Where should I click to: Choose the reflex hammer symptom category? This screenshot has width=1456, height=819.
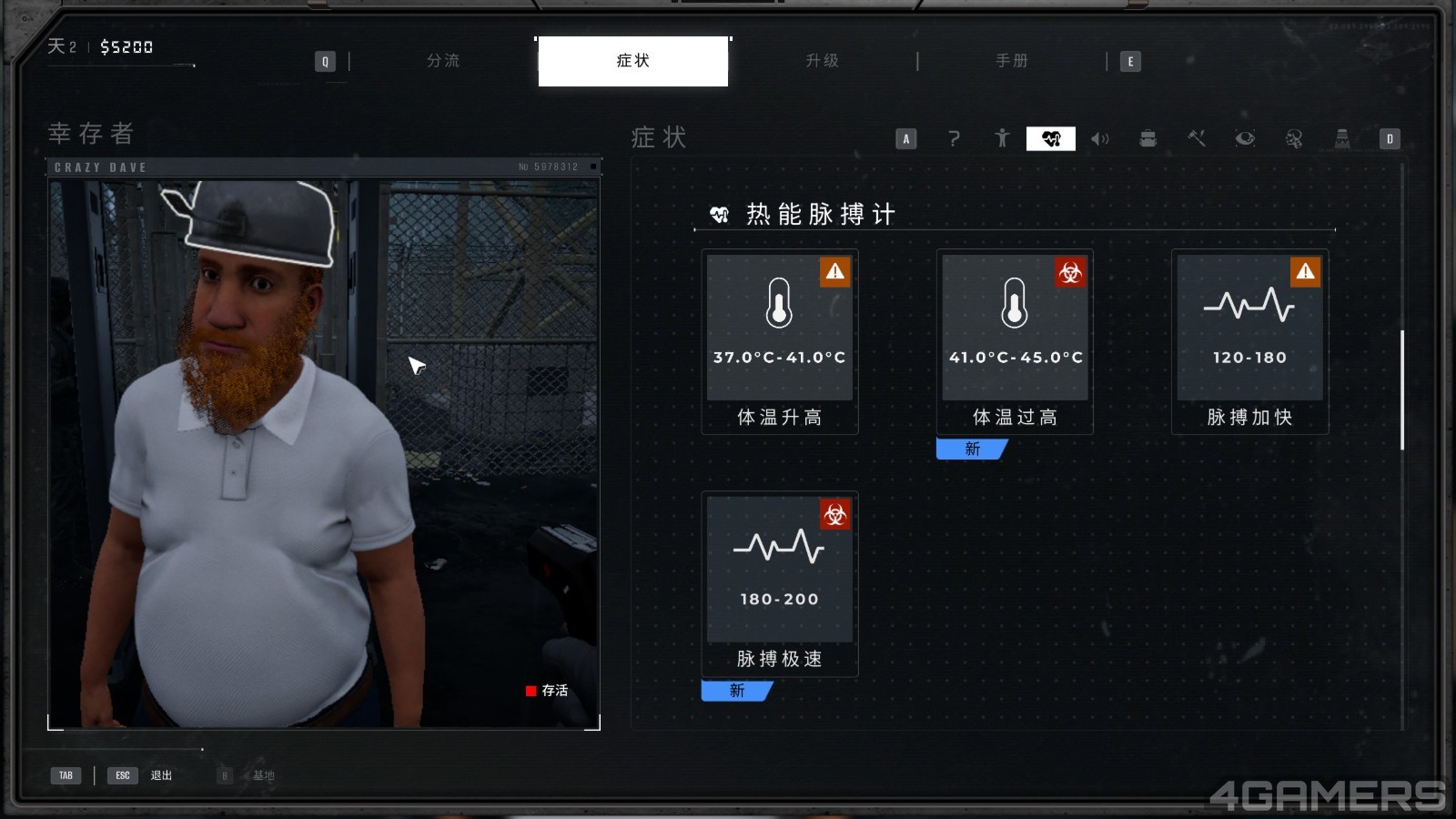[1197, 138]
